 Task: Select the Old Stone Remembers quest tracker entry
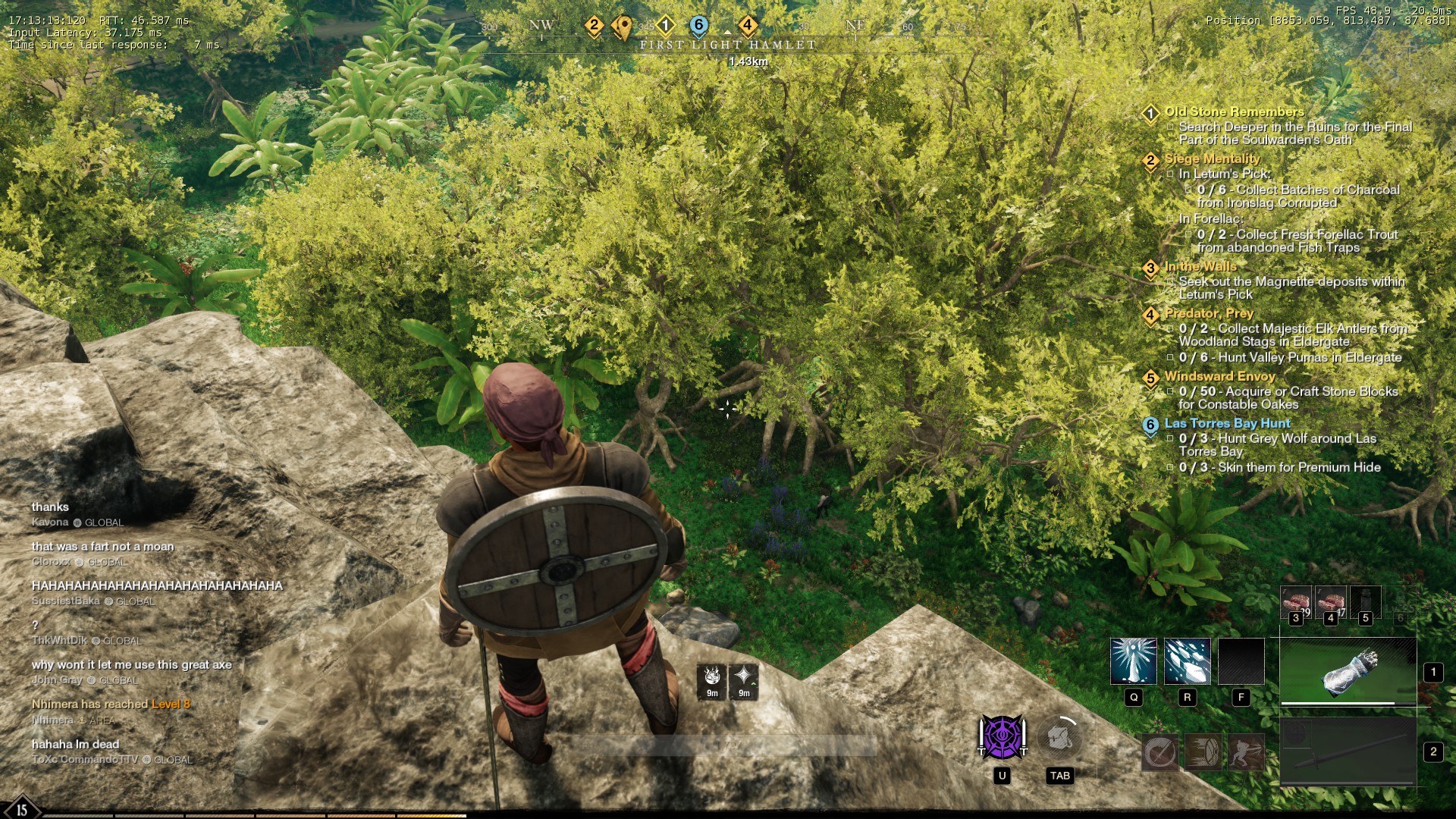(1234, 112)
